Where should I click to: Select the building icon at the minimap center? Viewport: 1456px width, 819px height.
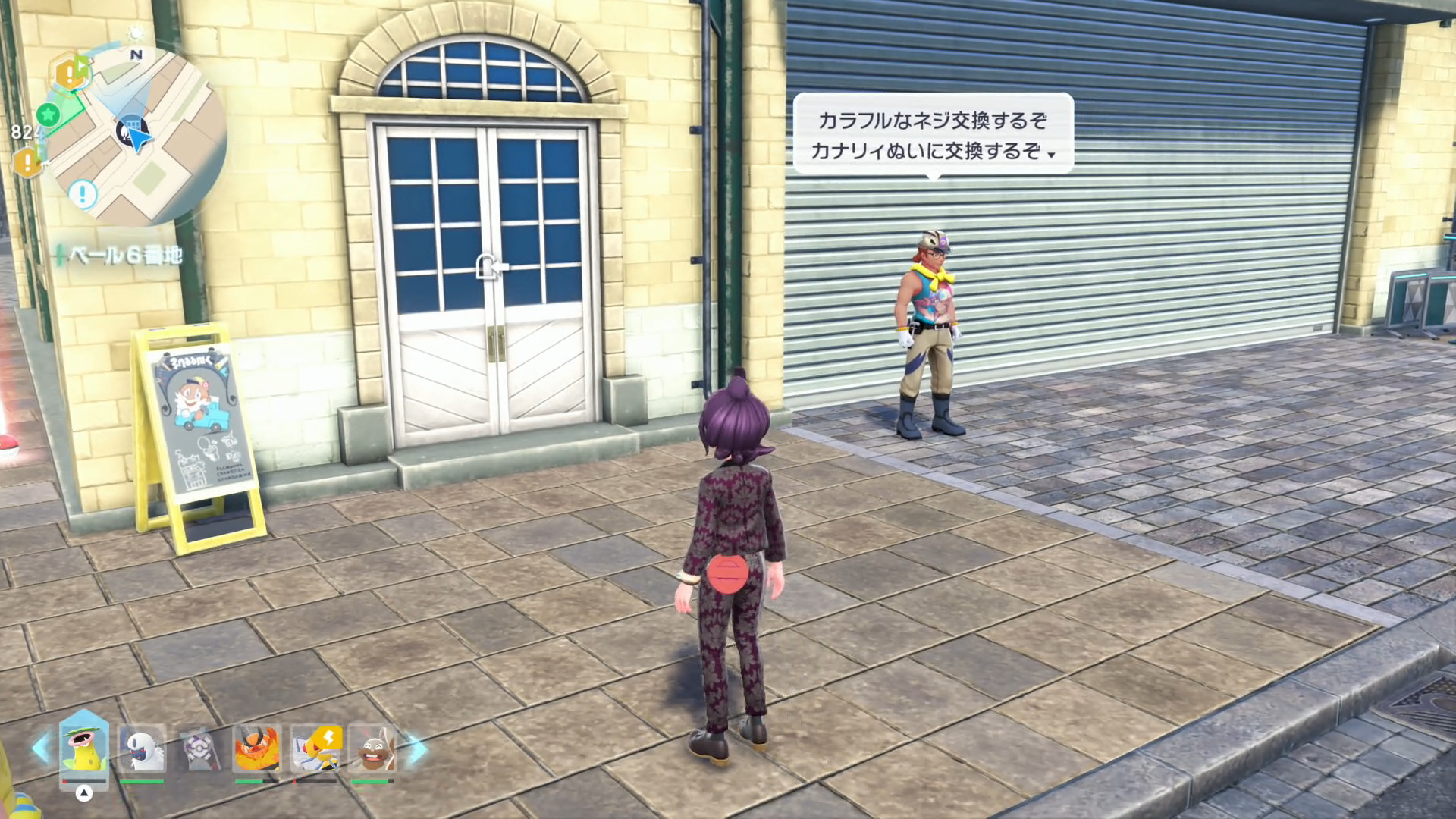[x=129, y=129]
